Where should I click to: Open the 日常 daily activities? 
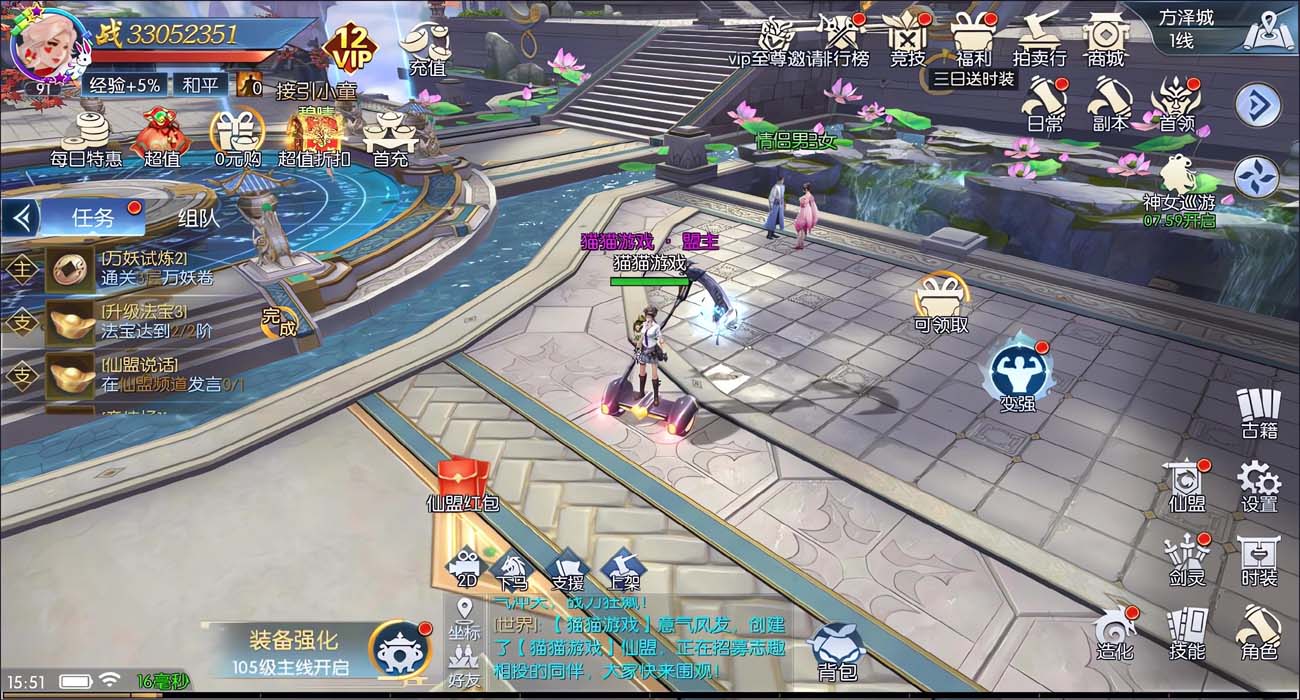coord(1044,104)
